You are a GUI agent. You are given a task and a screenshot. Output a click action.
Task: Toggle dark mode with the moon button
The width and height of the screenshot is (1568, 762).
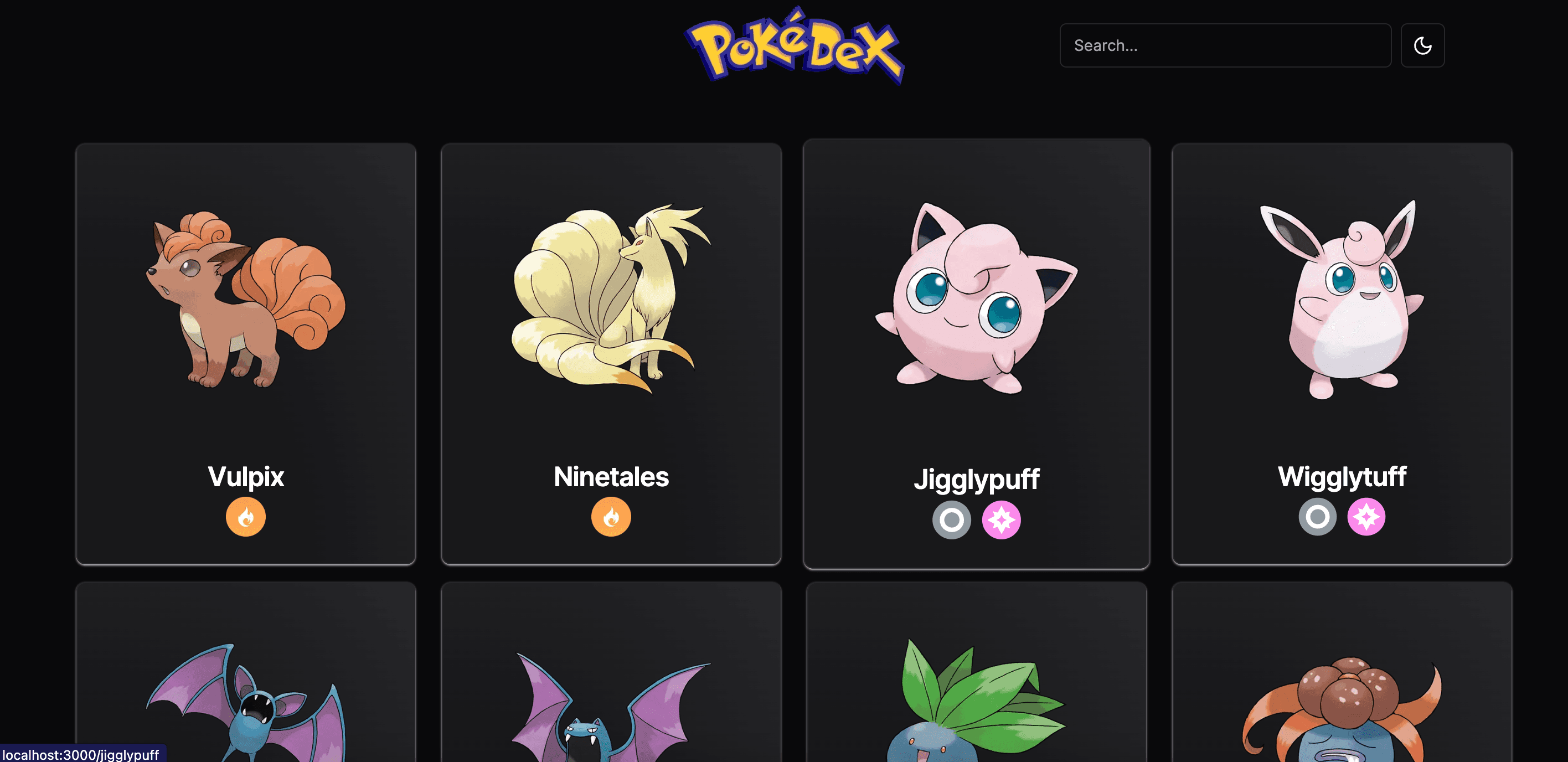pyautogui.click(x=1422, y=45)
